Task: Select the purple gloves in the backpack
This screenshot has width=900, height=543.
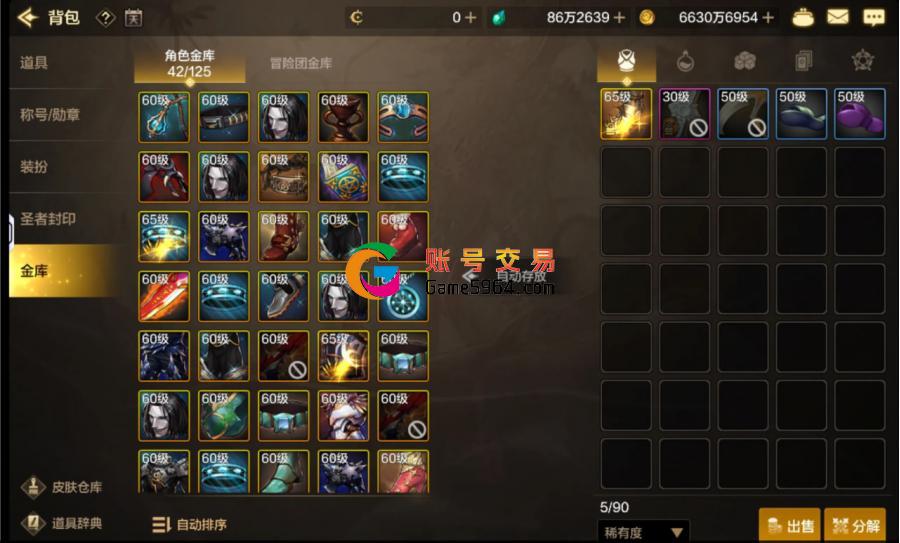Action: (x=860, y=114)
